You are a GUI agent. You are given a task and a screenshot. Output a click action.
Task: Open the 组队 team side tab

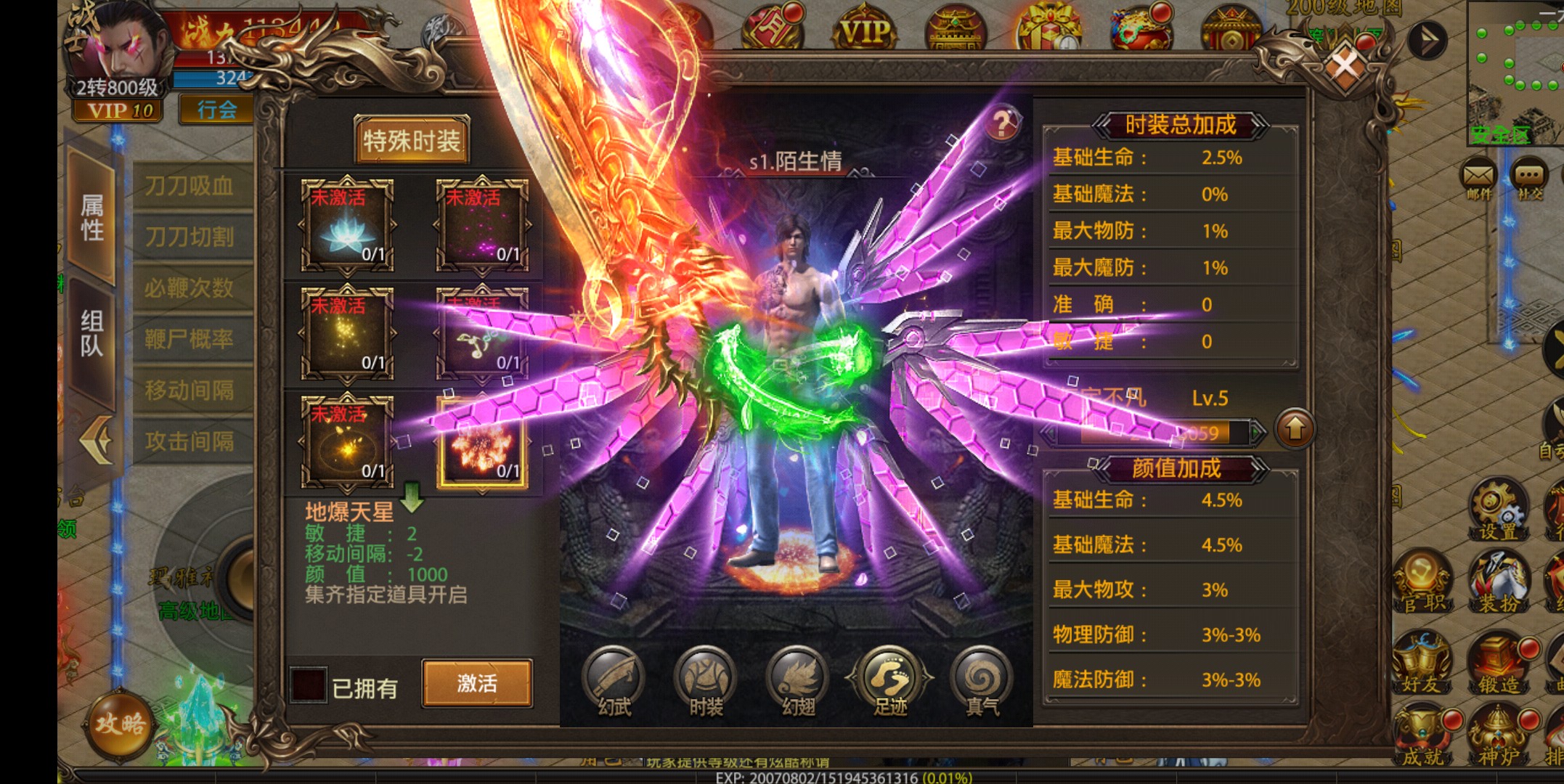coord(91,334)
